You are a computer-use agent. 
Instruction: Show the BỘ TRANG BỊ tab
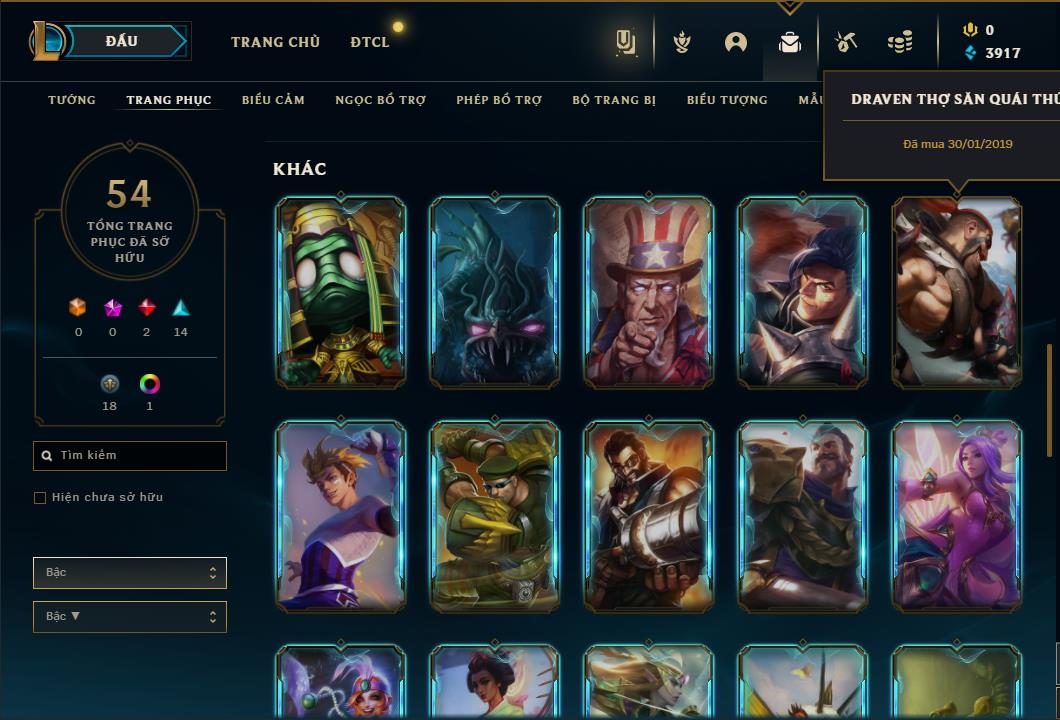click(x=614, y=100)
